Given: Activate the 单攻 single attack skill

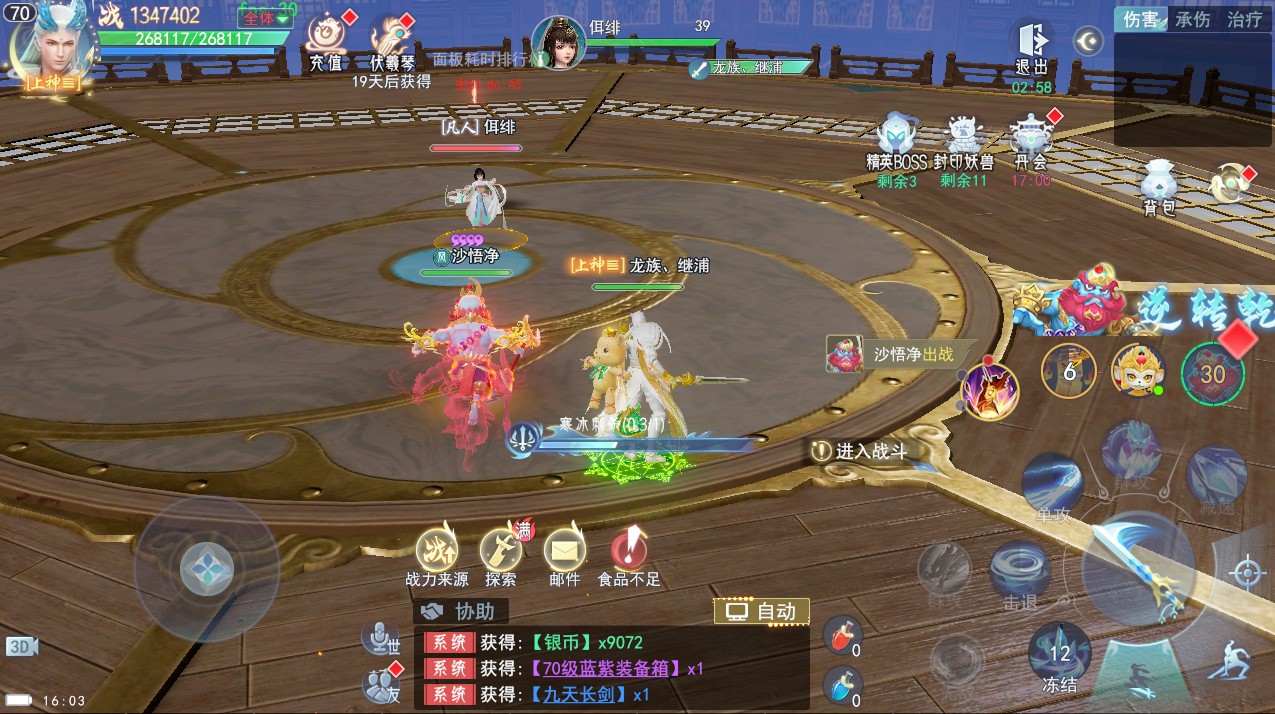Looking at the screenshot, I should [1052, 485].
